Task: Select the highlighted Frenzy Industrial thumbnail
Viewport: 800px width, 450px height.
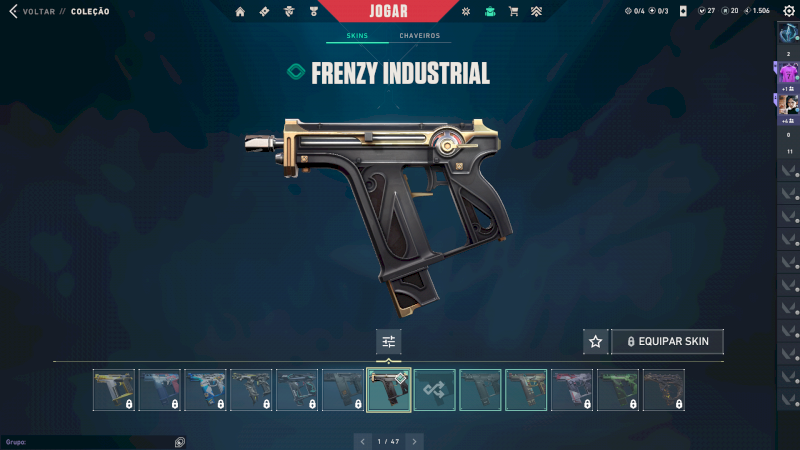Action: tap(389, 390)
